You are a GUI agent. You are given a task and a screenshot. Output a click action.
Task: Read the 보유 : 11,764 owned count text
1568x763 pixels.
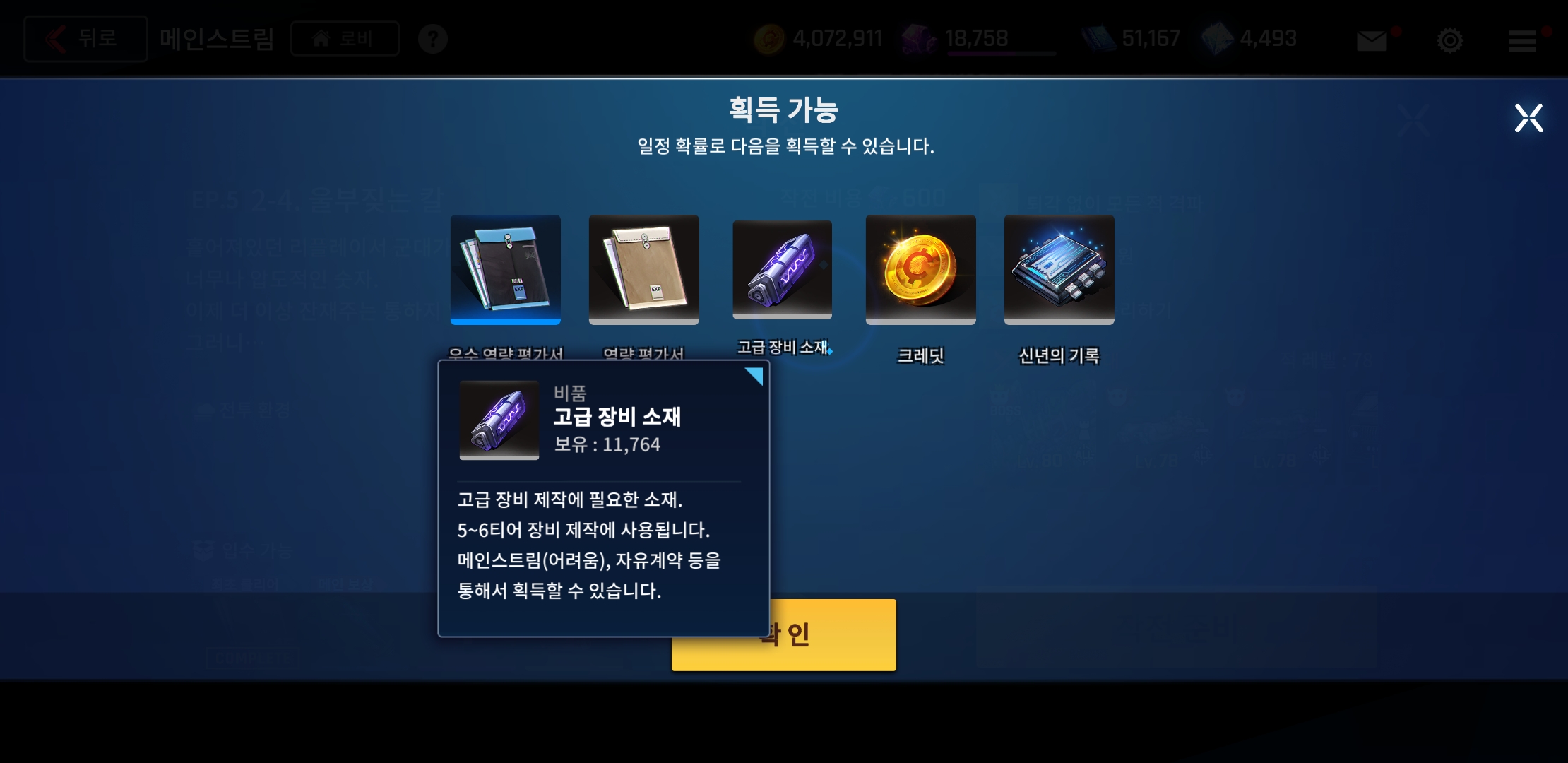(x=607, y=444)
